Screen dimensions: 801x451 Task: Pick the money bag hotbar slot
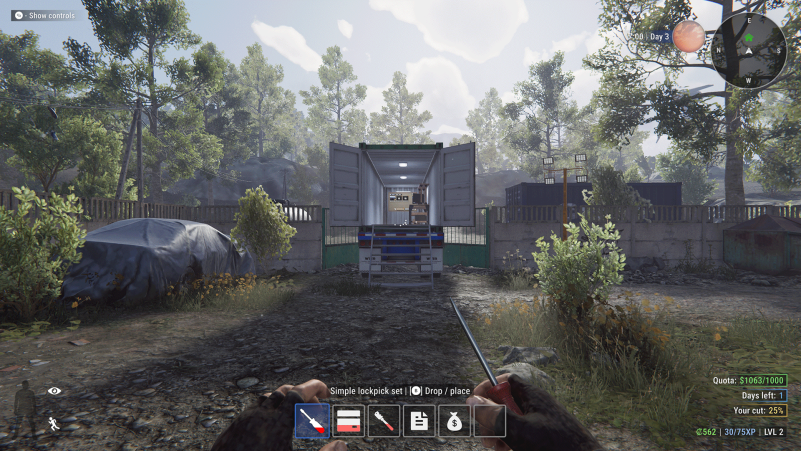pyautogui.click(x=454, y=420)
